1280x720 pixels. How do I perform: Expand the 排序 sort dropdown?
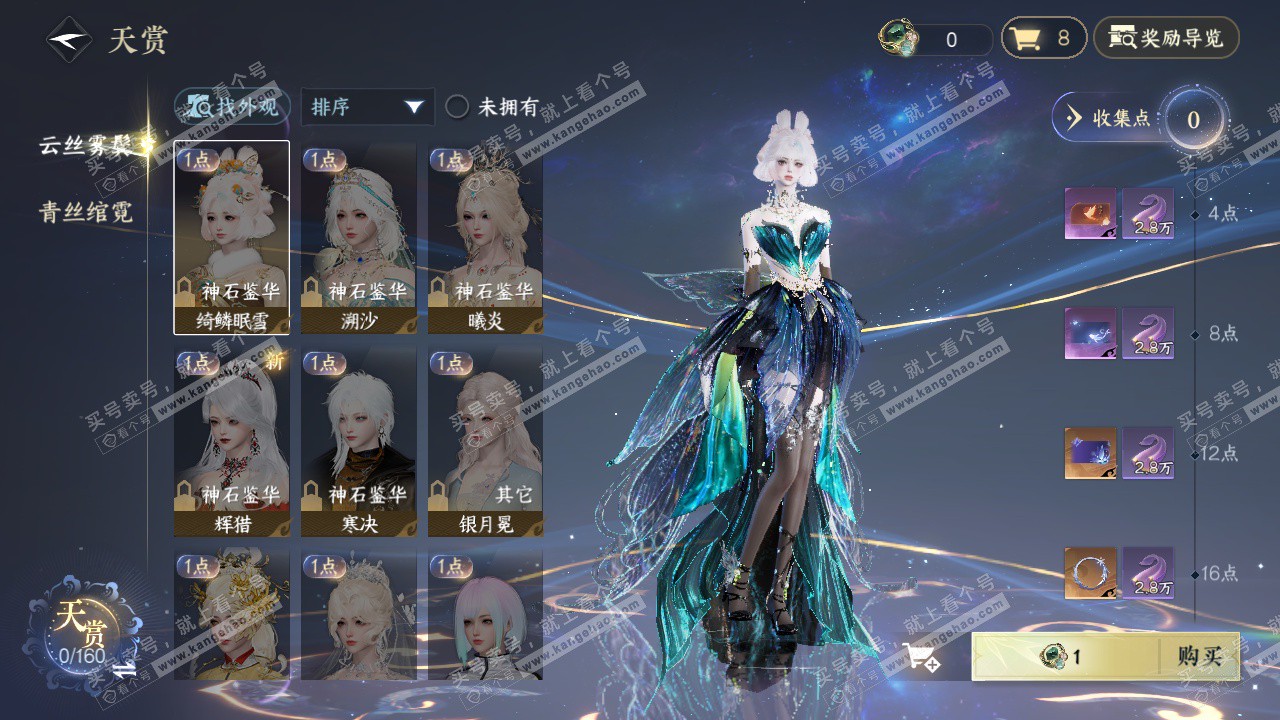click(367, 107)
